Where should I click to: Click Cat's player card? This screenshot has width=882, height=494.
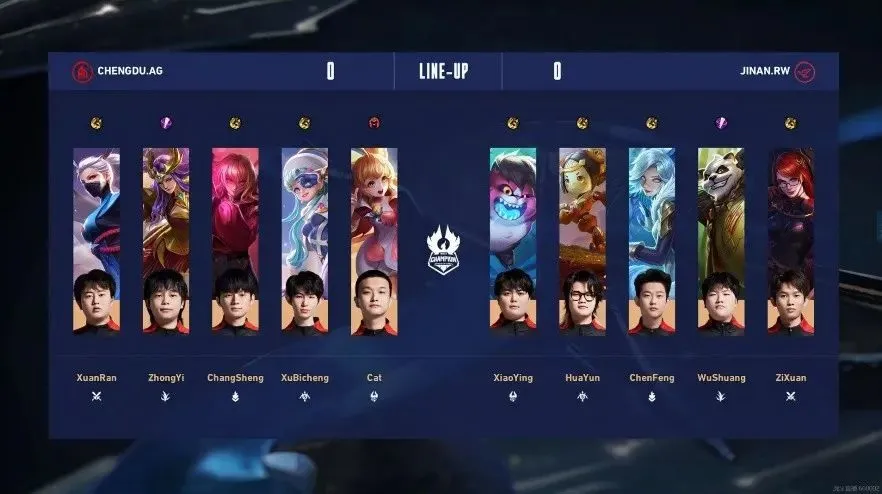click(374, 241)
